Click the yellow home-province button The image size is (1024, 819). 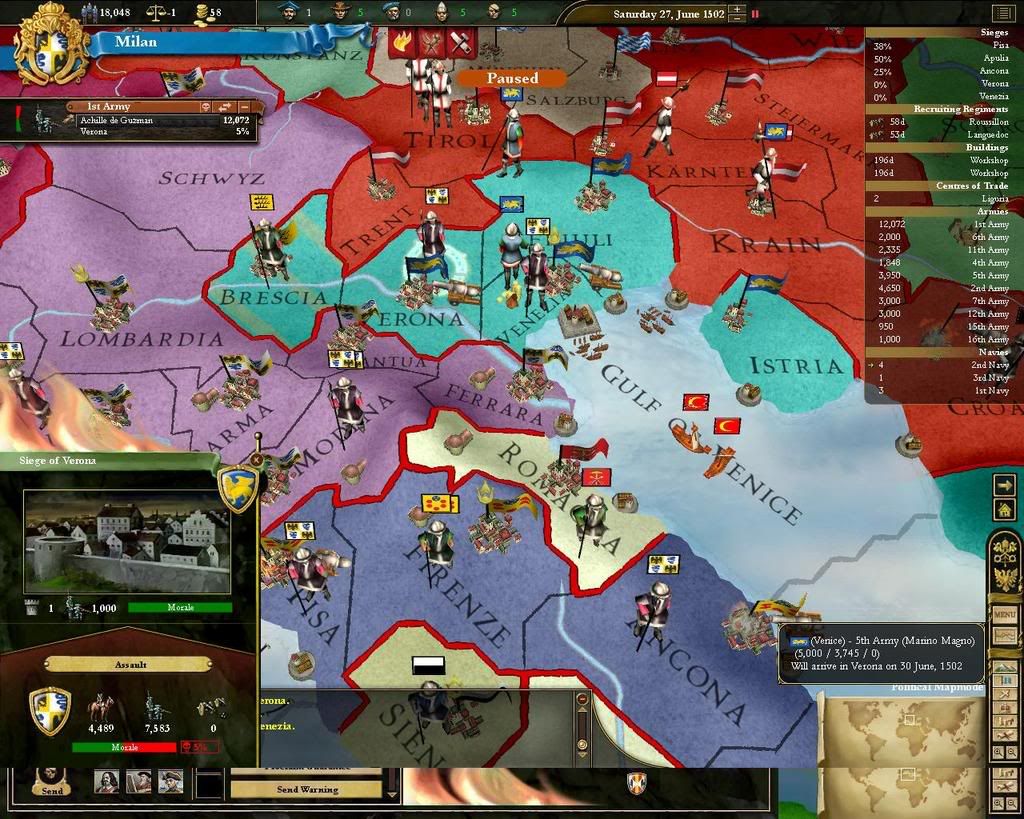(x=1004, y=509)
